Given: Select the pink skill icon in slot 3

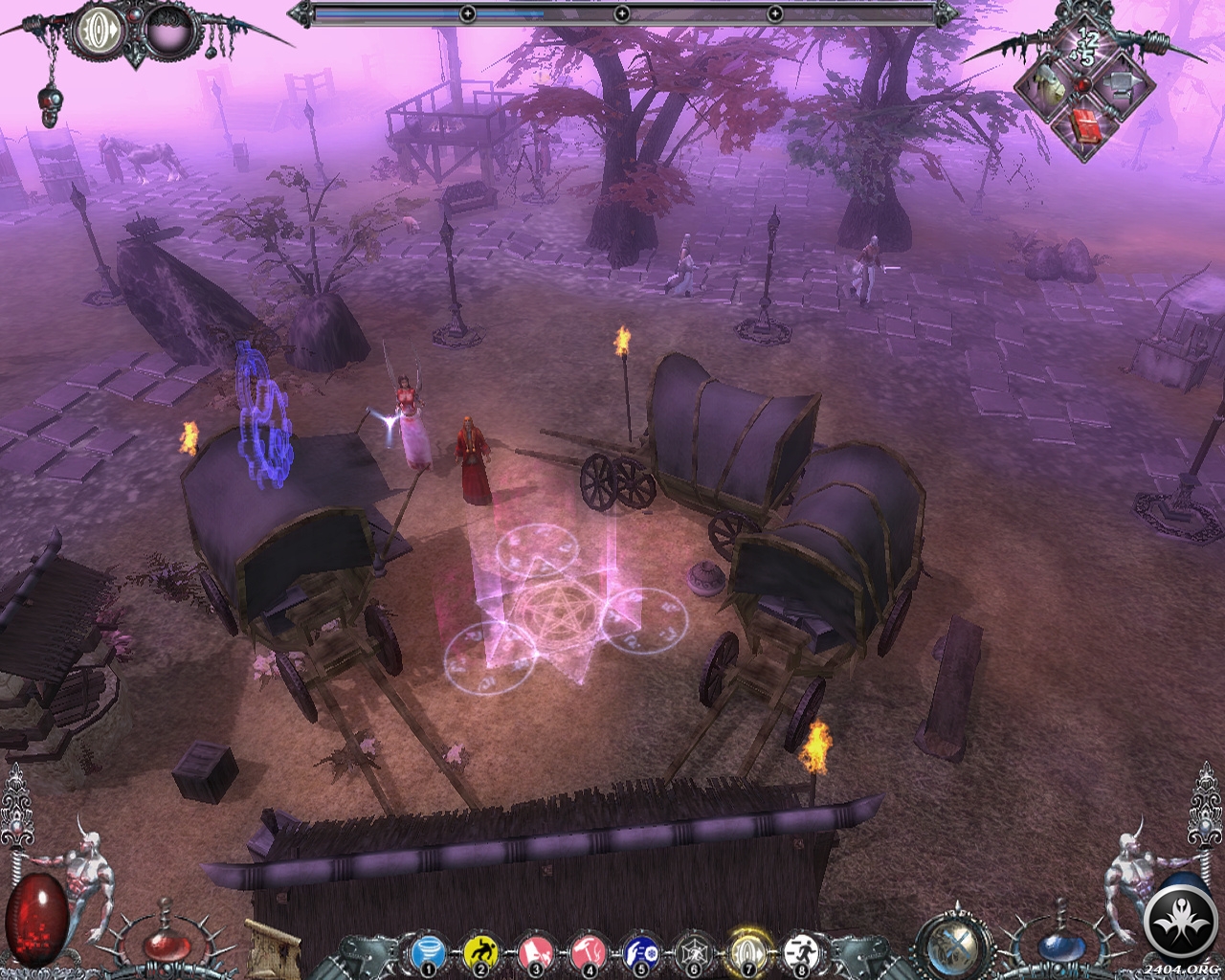Looking at the screenshot, I should (x=534, y=953).
